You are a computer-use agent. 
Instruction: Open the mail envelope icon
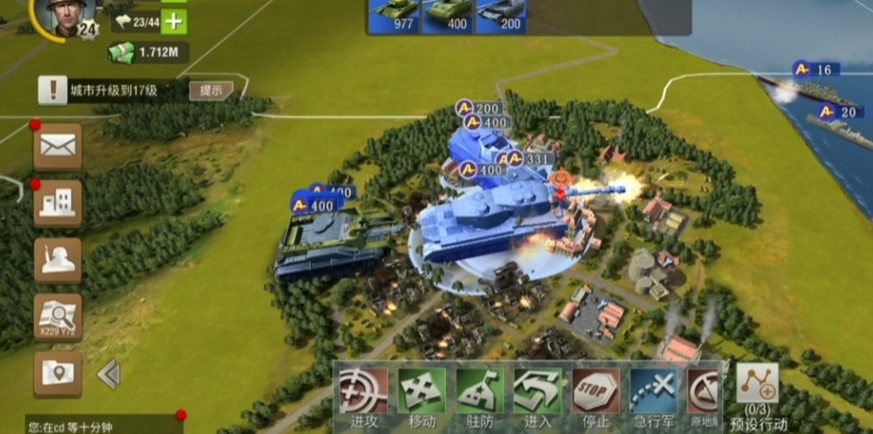[x=57, y=148]
